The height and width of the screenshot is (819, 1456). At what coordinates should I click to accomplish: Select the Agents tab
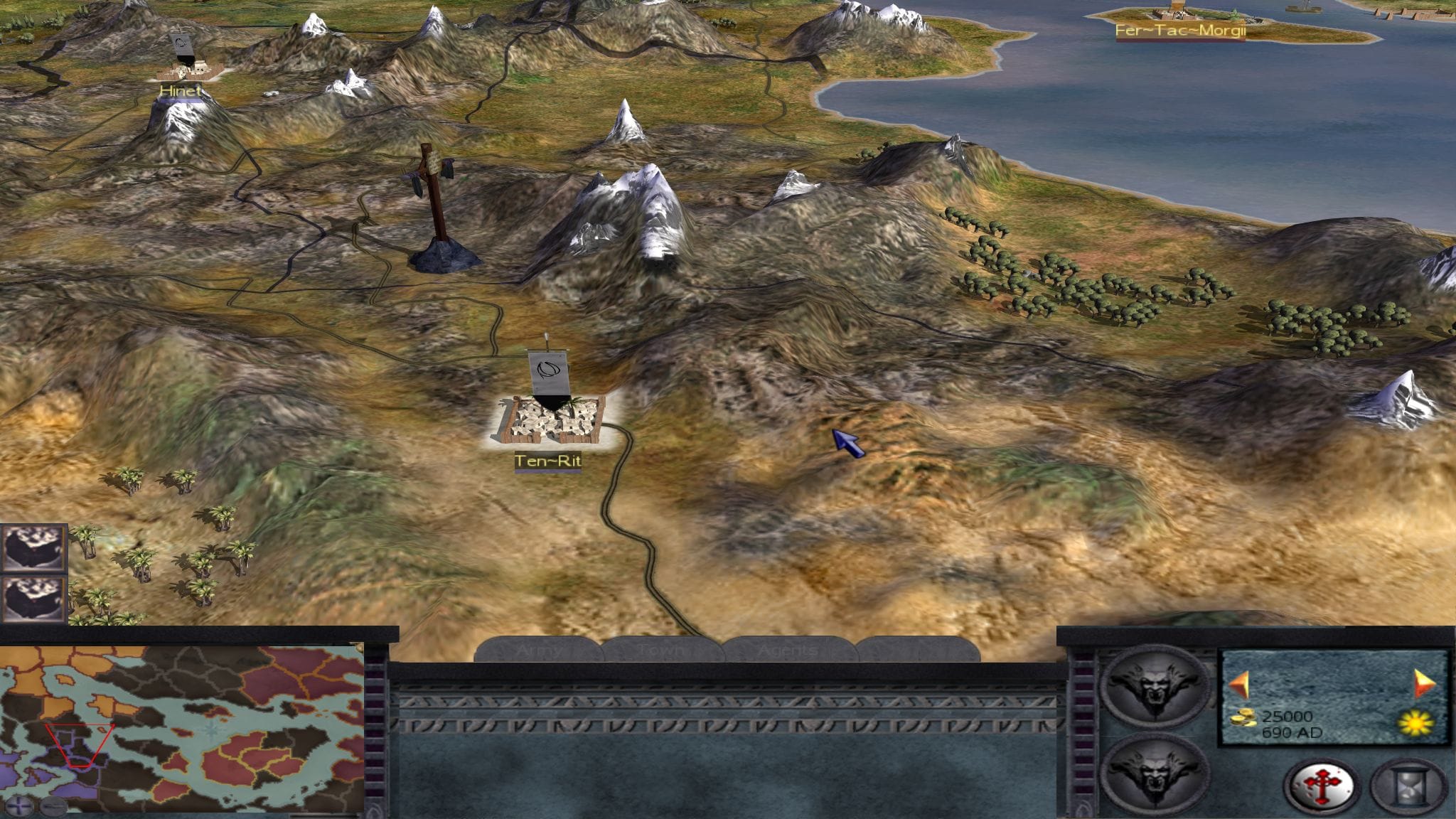coord(787,650)
